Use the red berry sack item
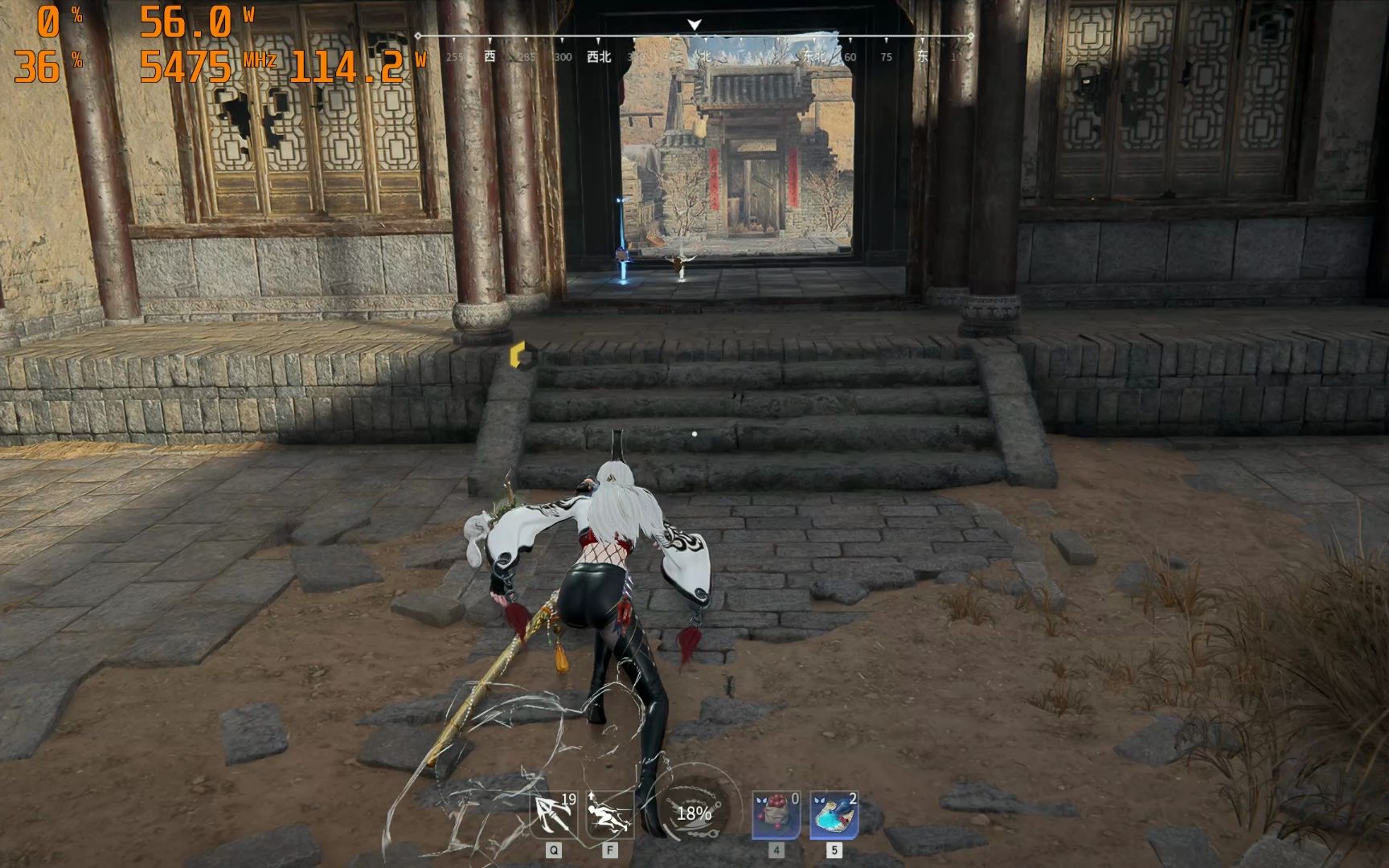Image resolution: width=1389 pixels, height=868 pixels. click(776, 814)
